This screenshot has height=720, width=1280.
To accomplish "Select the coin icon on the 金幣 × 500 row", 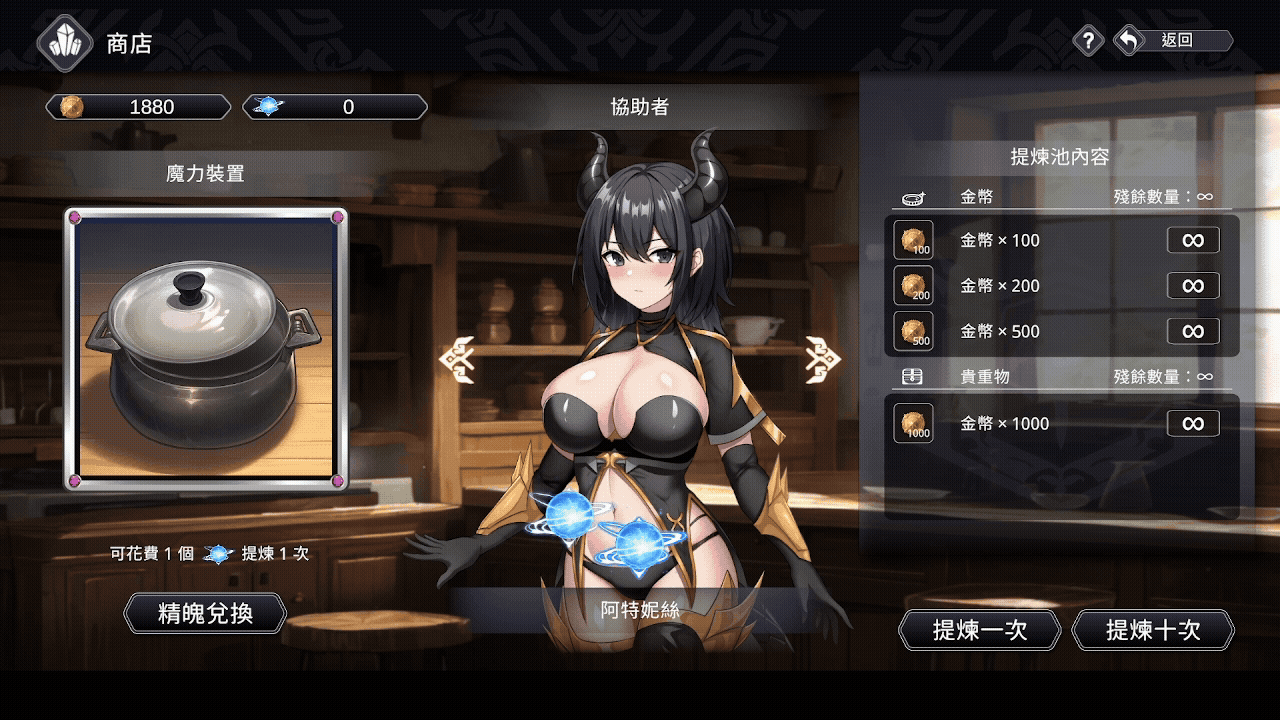I will point(912,331).
